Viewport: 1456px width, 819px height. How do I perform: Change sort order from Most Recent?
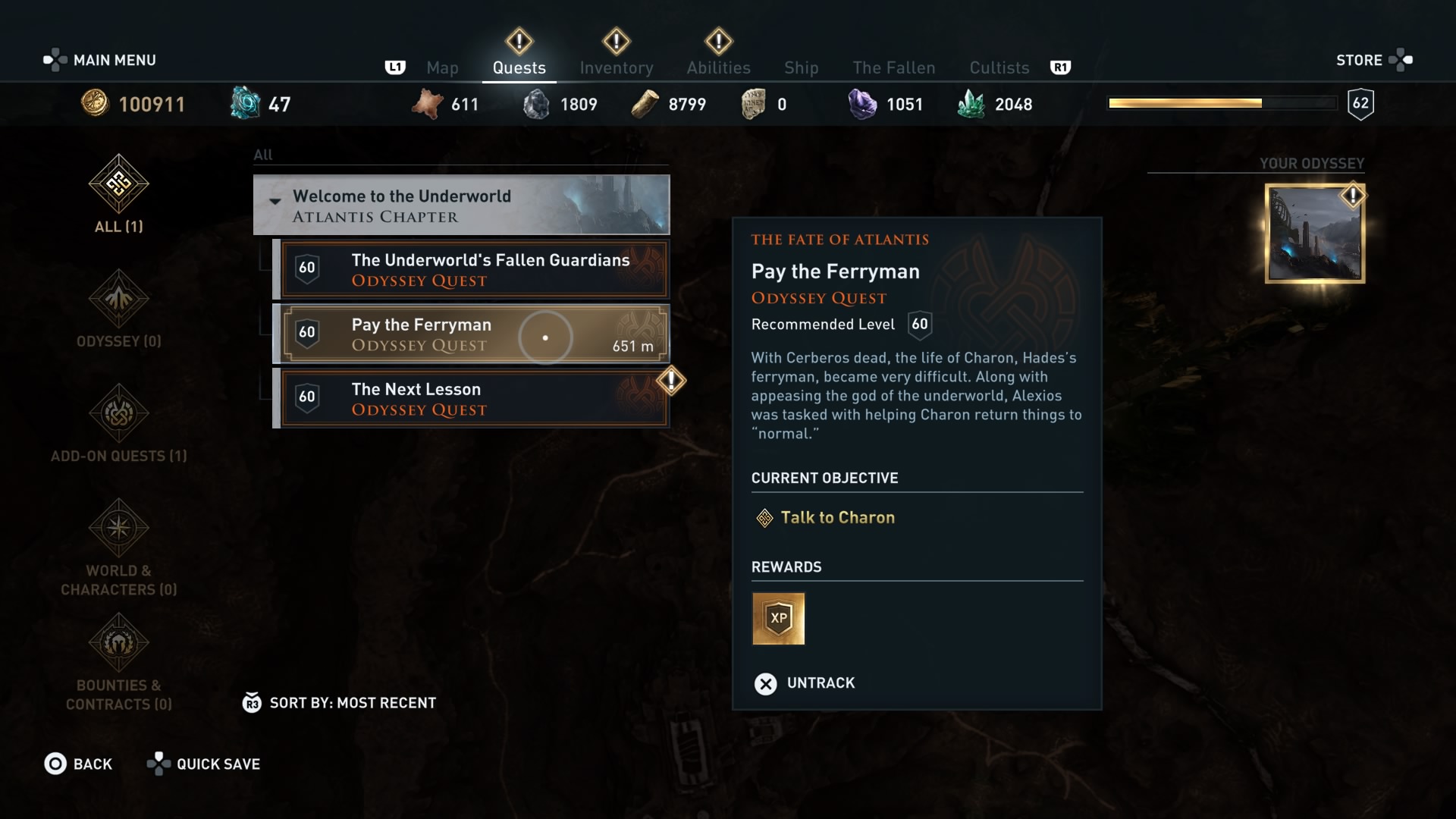pos(339,702)
